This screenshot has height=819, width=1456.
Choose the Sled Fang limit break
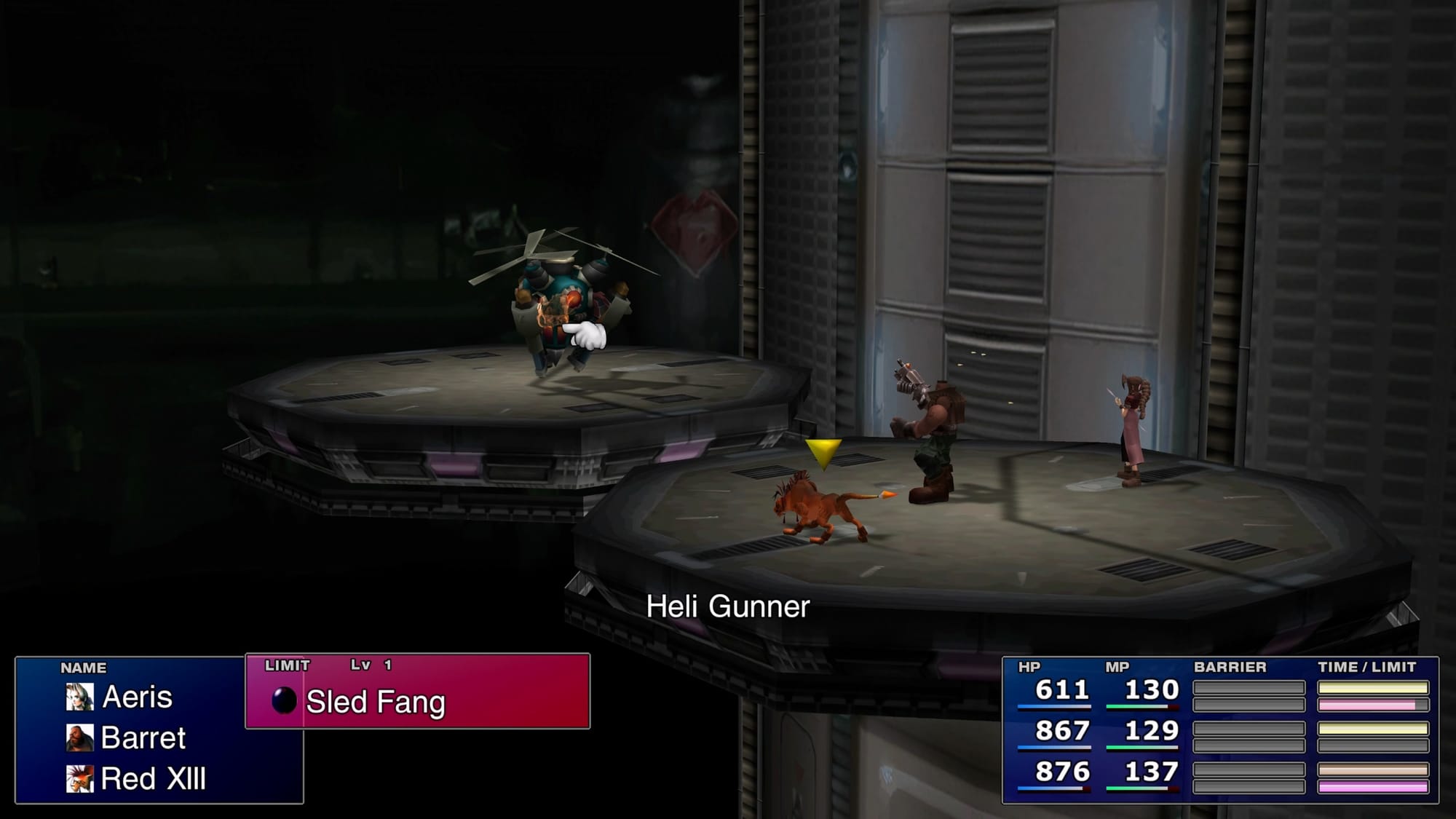point(375,702)
